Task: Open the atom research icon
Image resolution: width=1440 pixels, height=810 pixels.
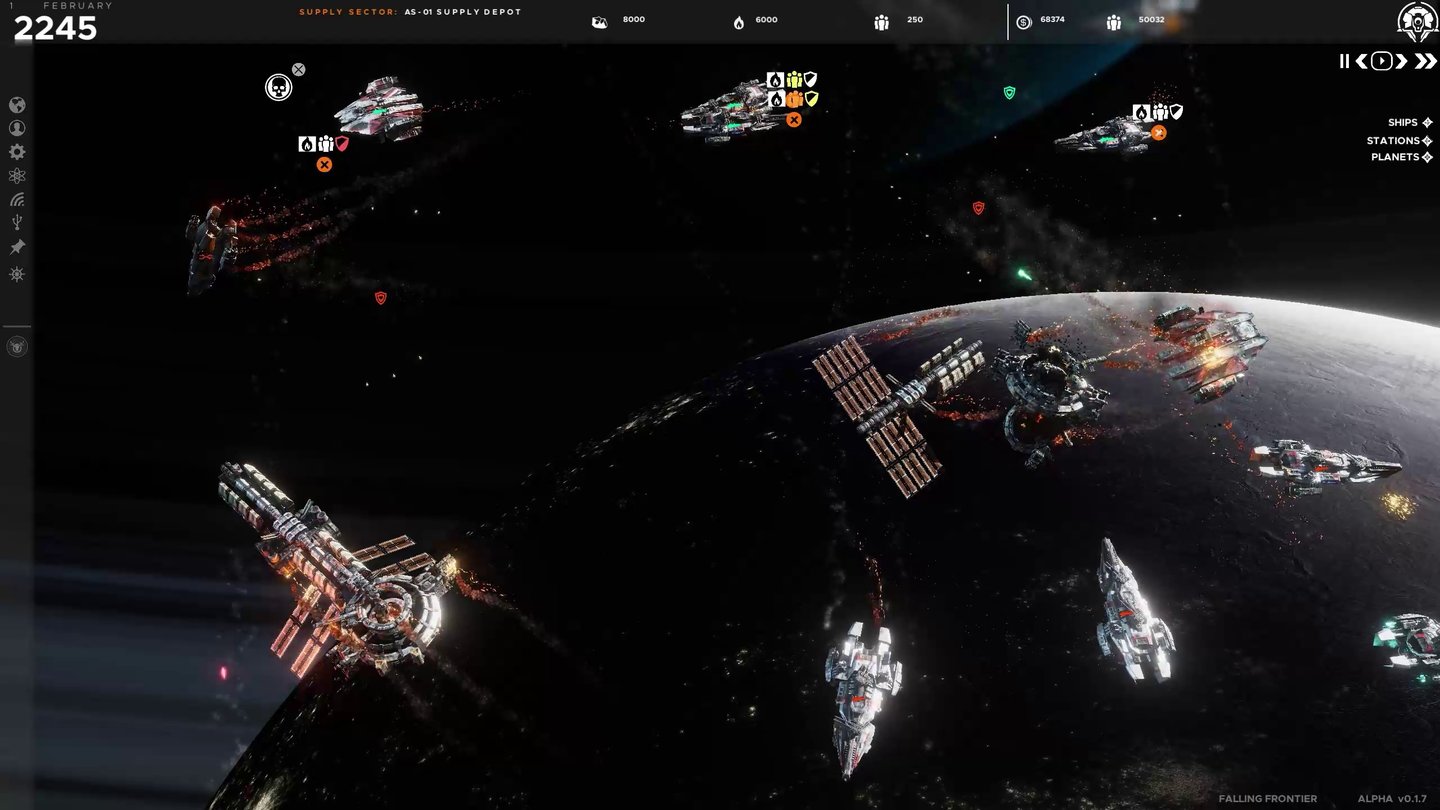Action: coord(17,176)
